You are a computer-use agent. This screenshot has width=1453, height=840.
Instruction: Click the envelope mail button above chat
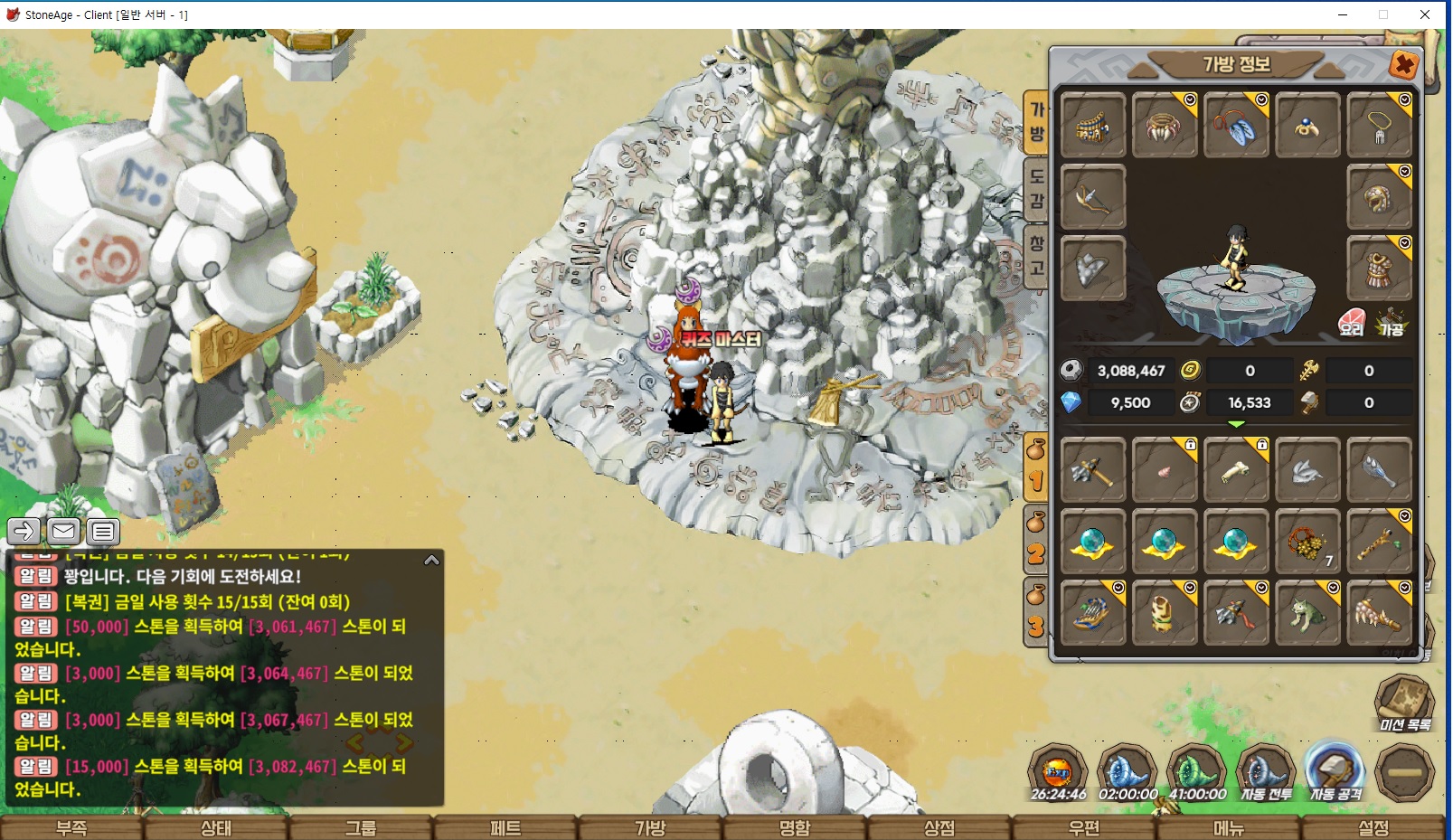pos(63,531)
